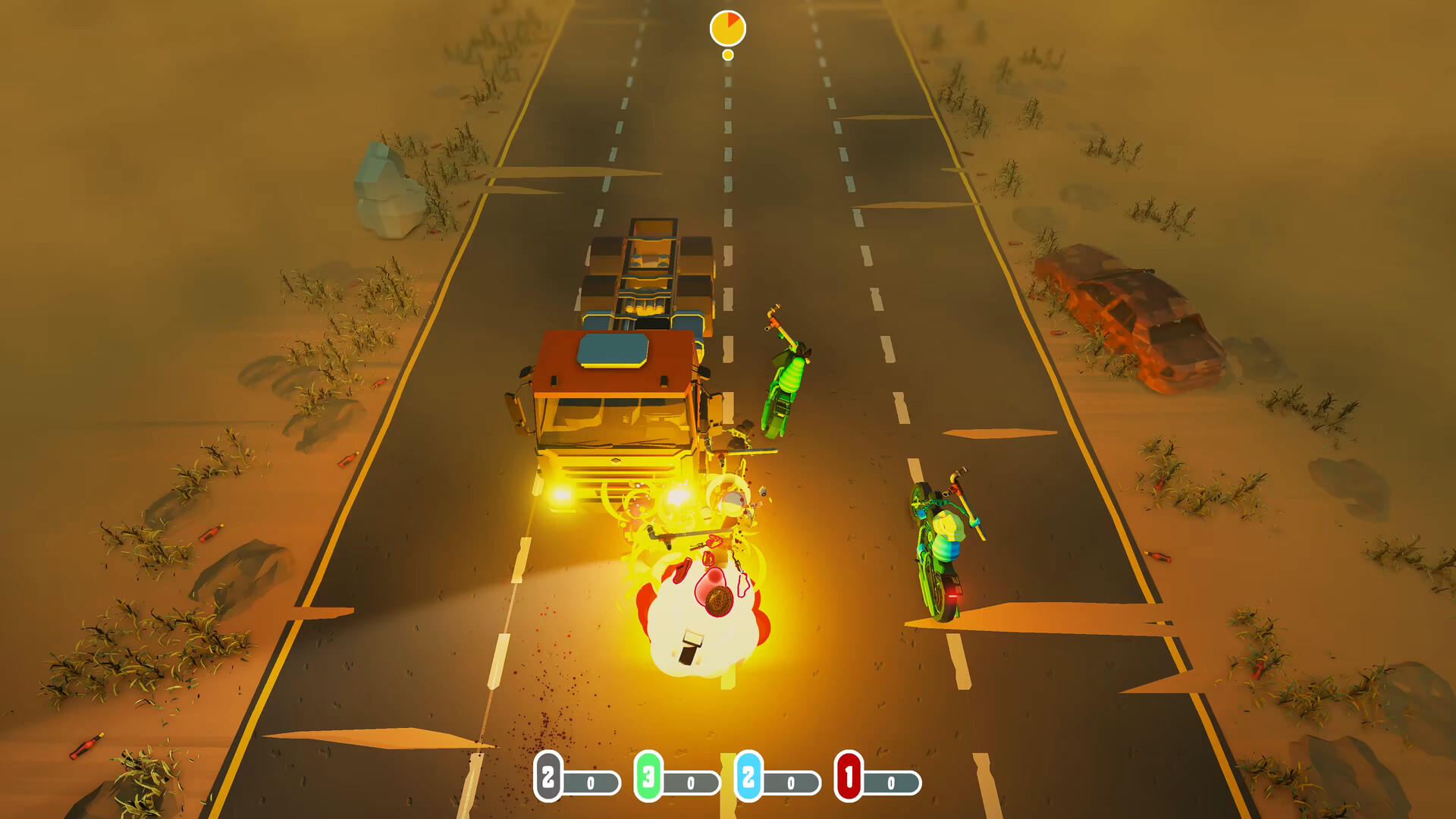Click the round pie timer icon
The width and height of the screenshot is (1456, 819).
(726, 28)
